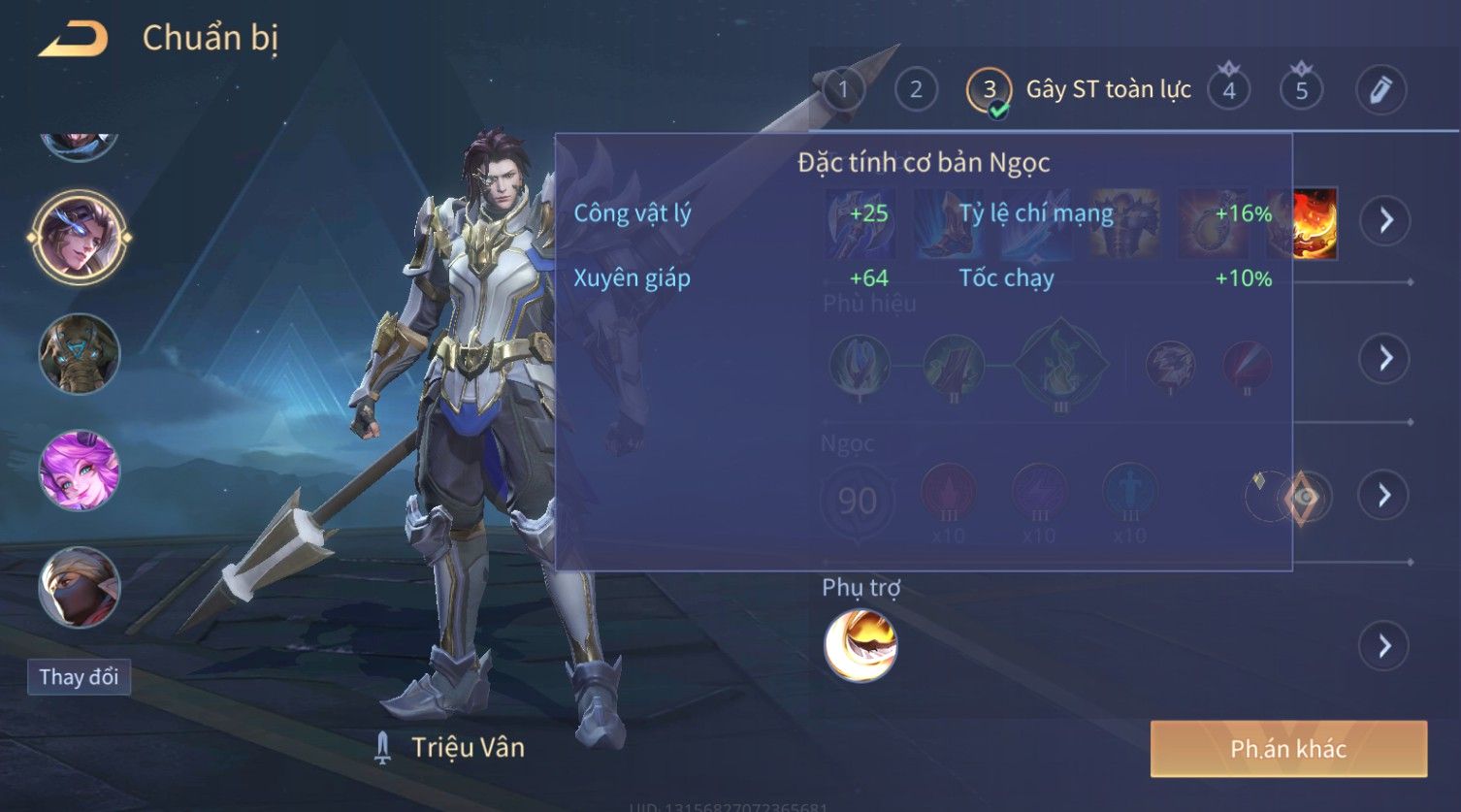Select the masked ninja hero portrait
This screenshot has width=1461, height=812.
pos(80,587)
